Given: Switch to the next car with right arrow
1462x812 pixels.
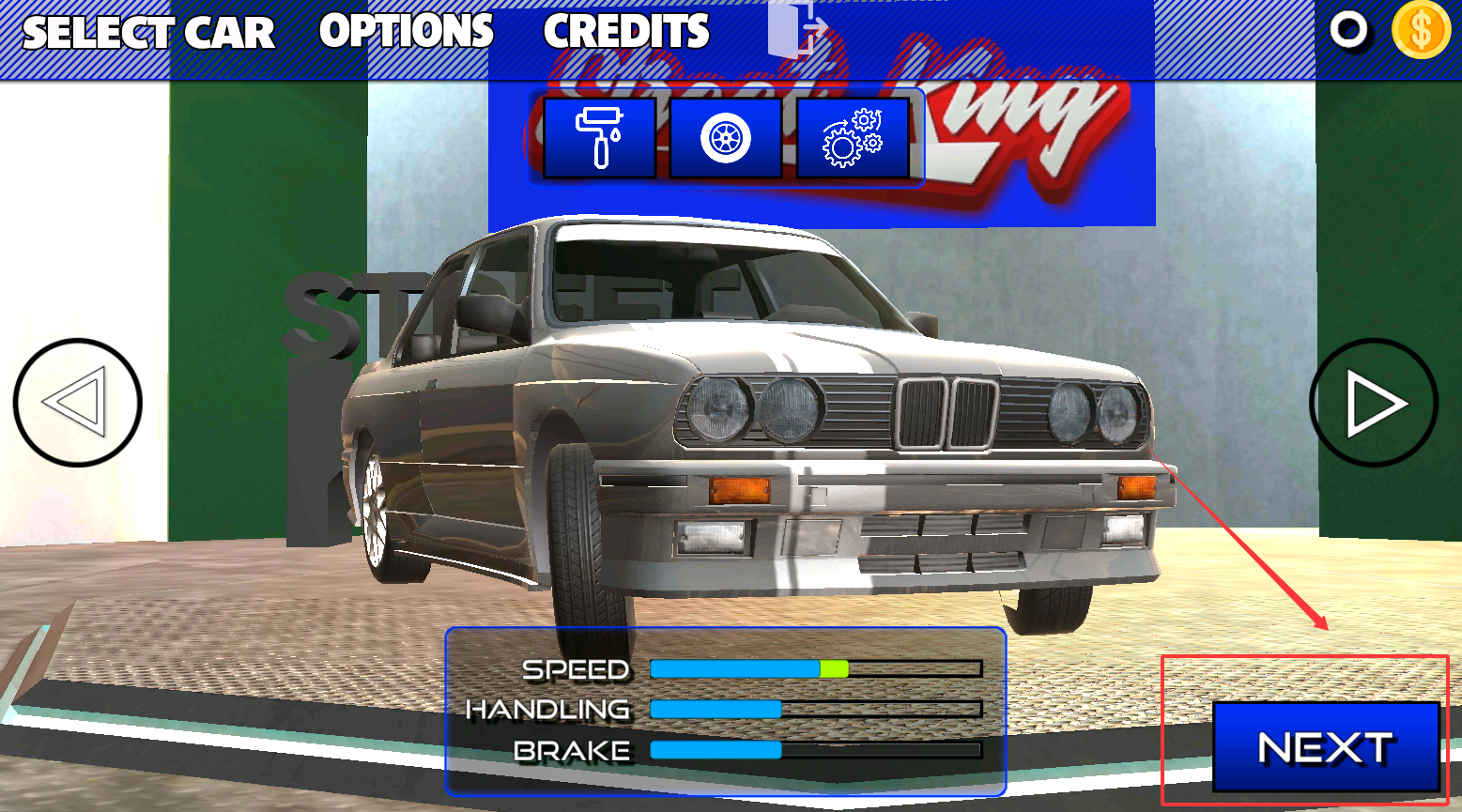Looking at the screenshot, I should point(1373,403).
